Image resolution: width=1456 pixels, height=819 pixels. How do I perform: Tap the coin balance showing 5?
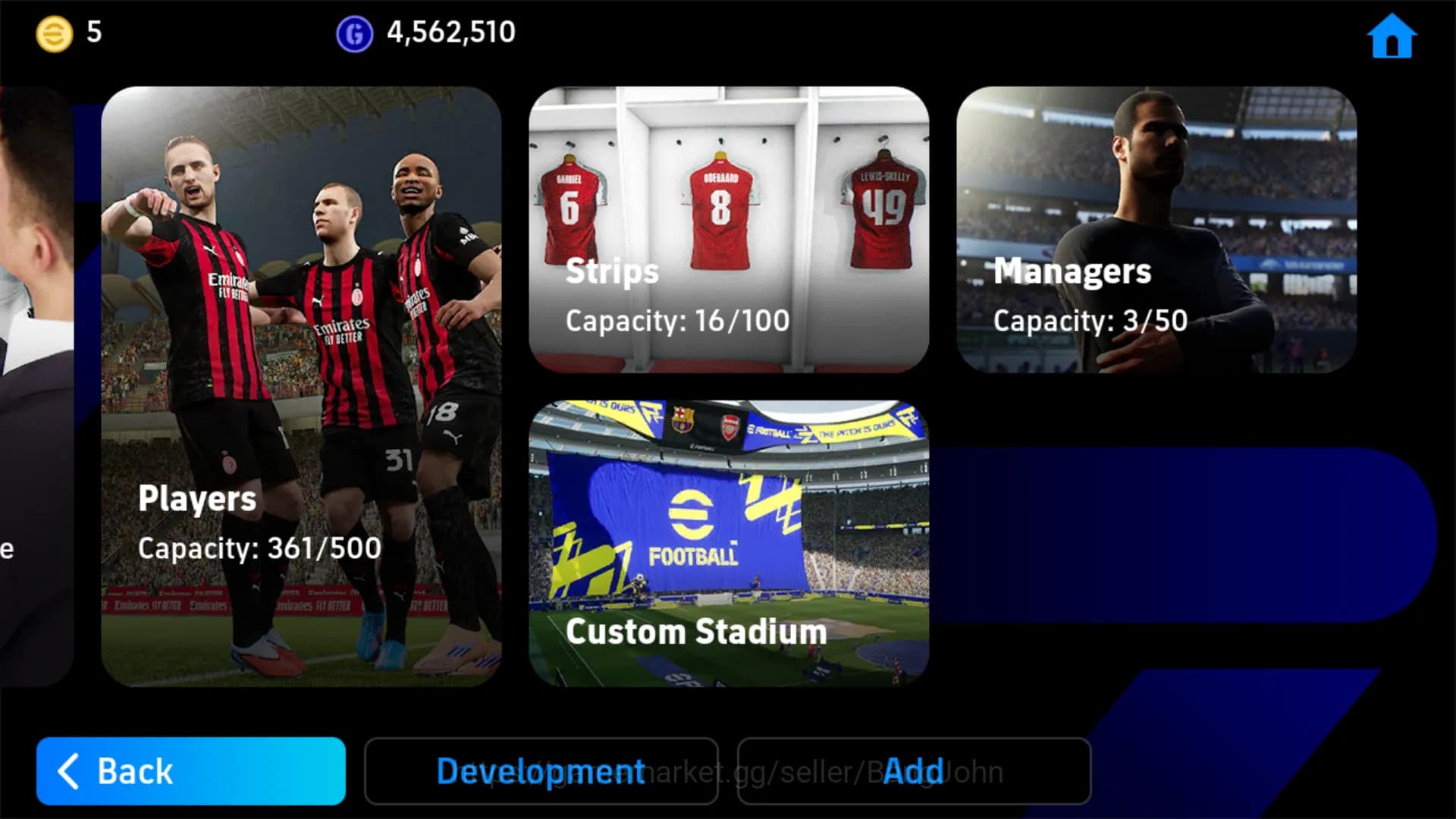click(x=92, y=32)
